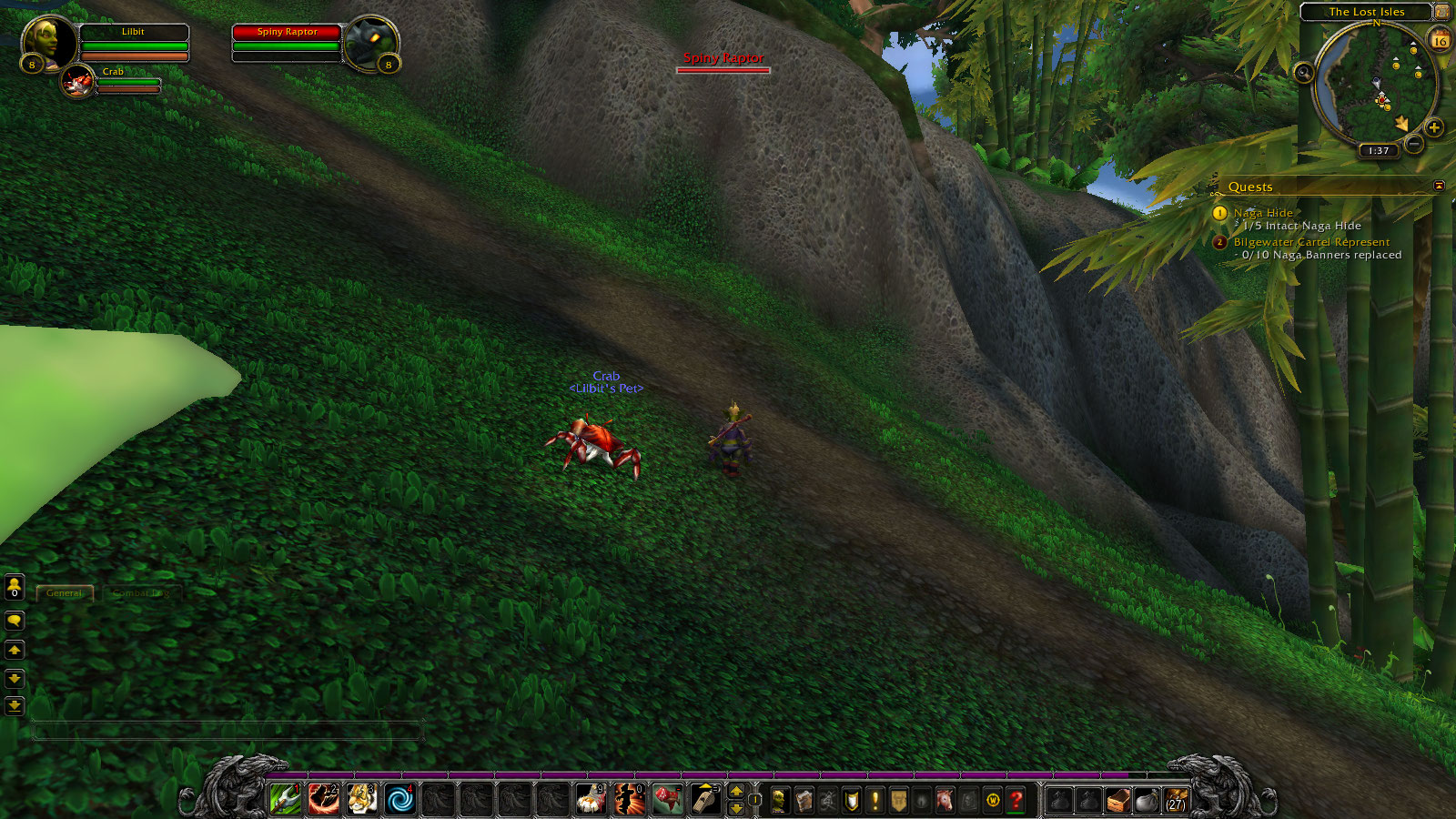This screenshot has width=1456, height=819.
Task: Activate the green arrow shot ability
Action: (x=286, y=800)
